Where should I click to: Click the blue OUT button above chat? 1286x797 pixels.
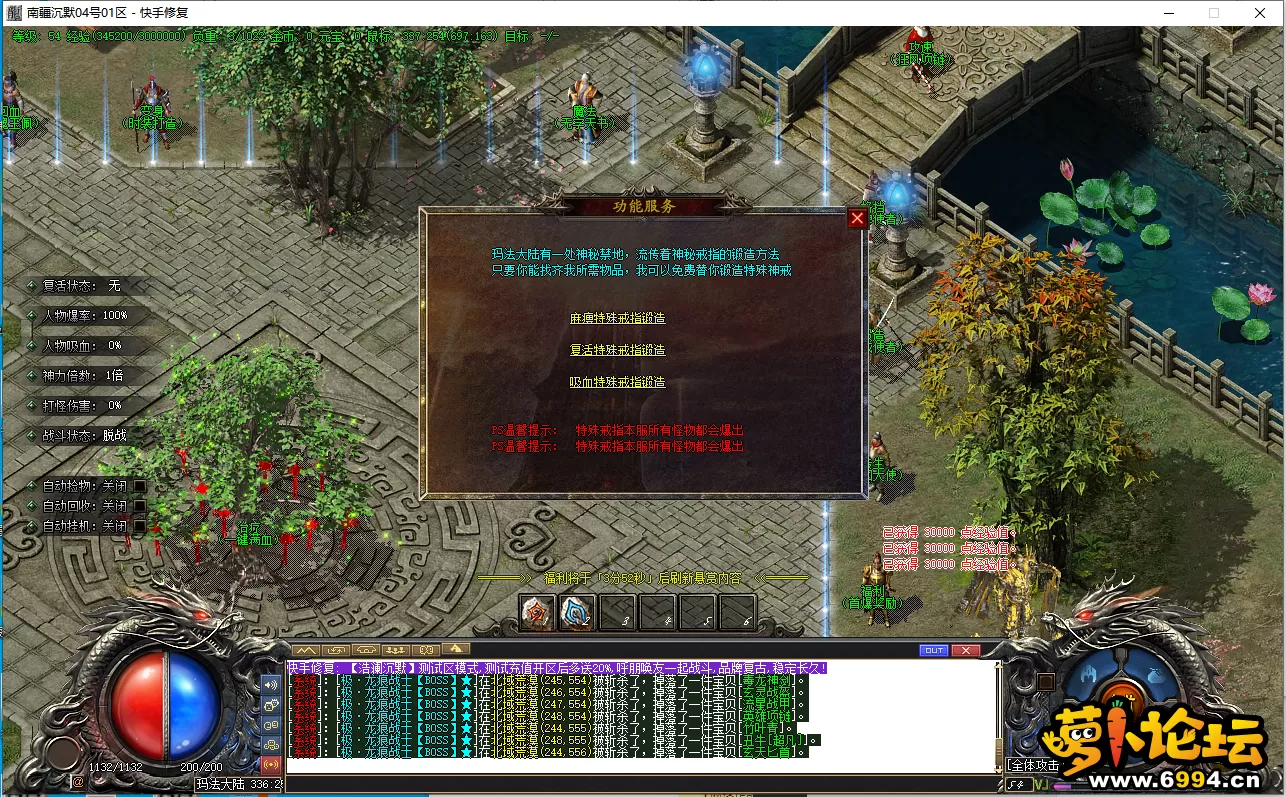click(933, 650)
